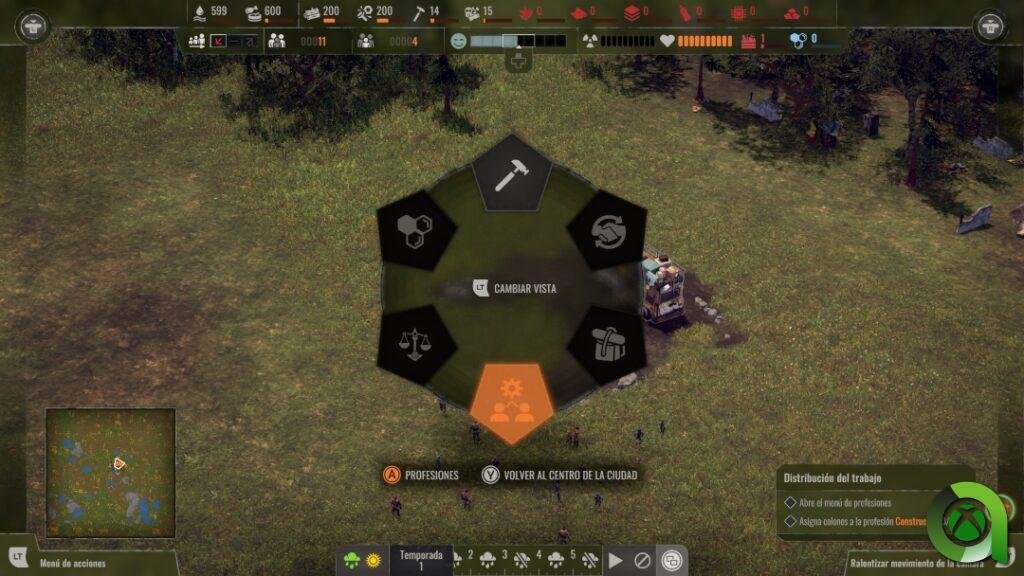
Task: Open the Temporada 1 season panel
Action: click(x=420, y=560)
